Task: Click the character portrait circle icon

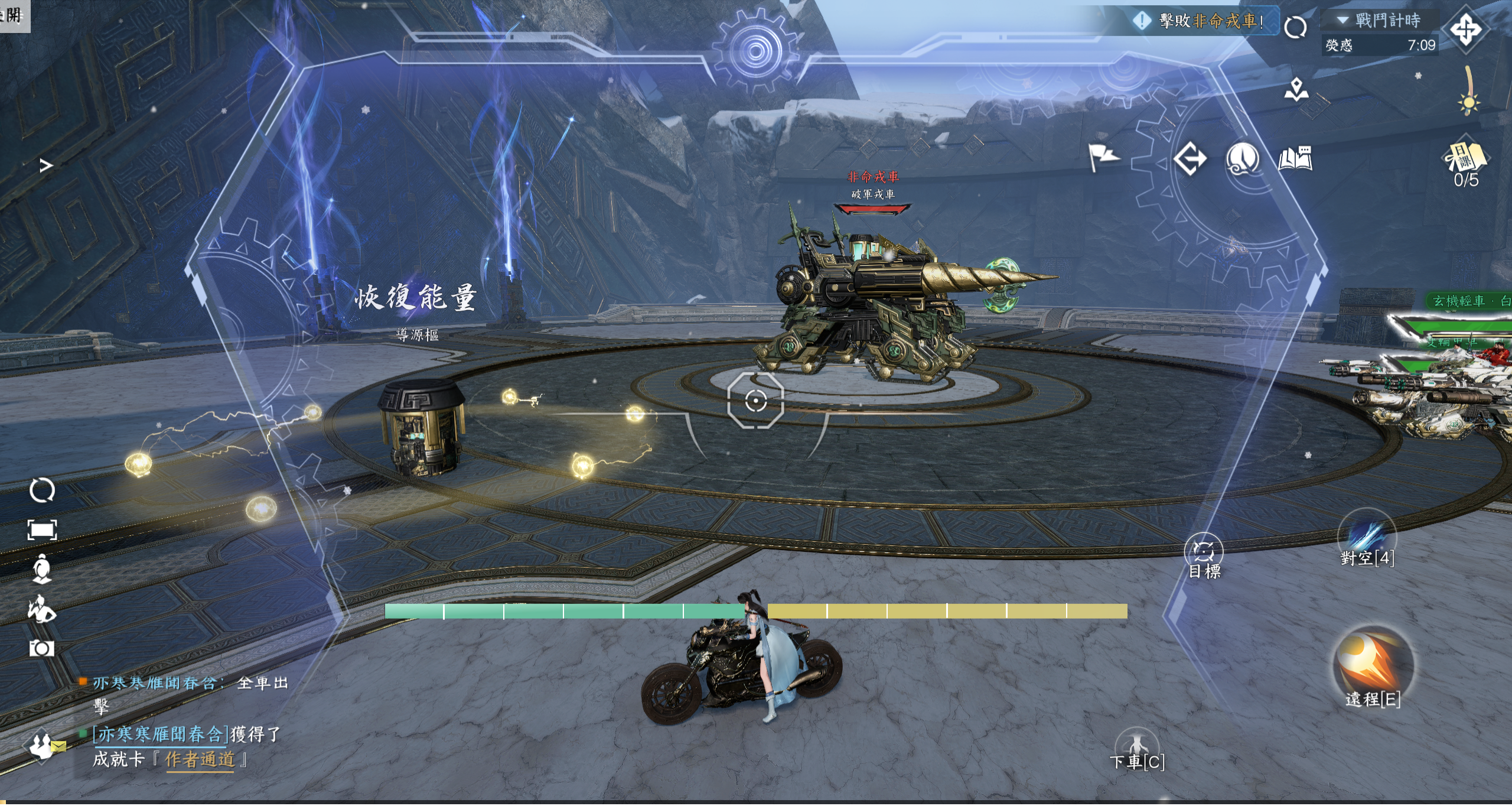Action: (1242, 158)
